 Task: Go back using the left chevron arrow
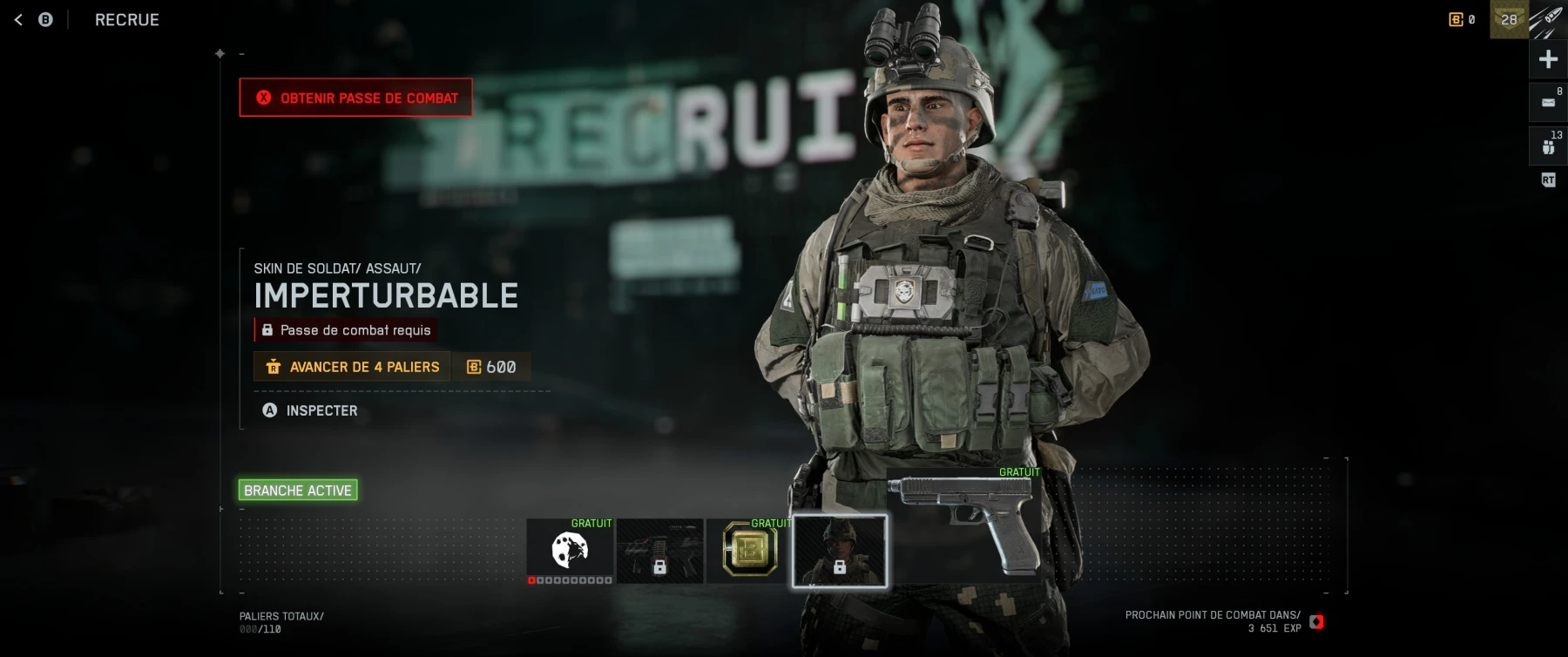[17, 18]
